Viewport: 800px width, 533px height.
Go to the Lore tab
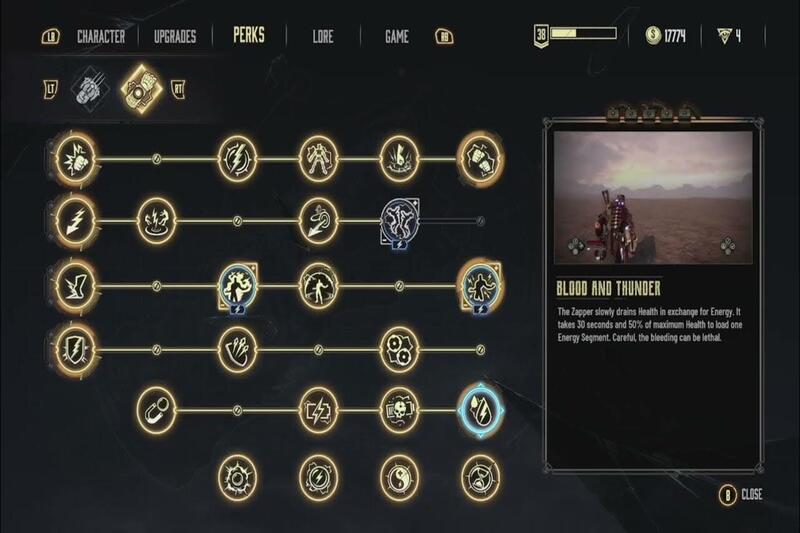(x=323, y=37)
